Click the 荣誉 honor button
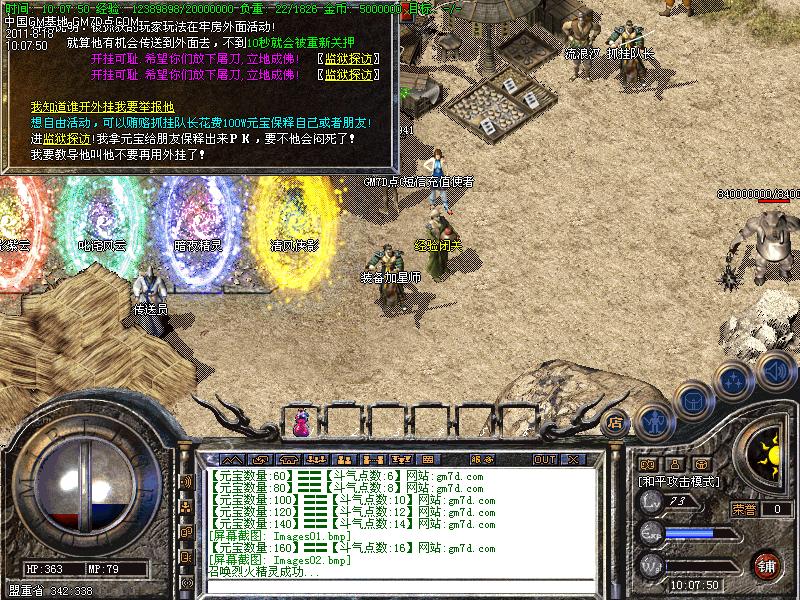 (x=744, y=508)
